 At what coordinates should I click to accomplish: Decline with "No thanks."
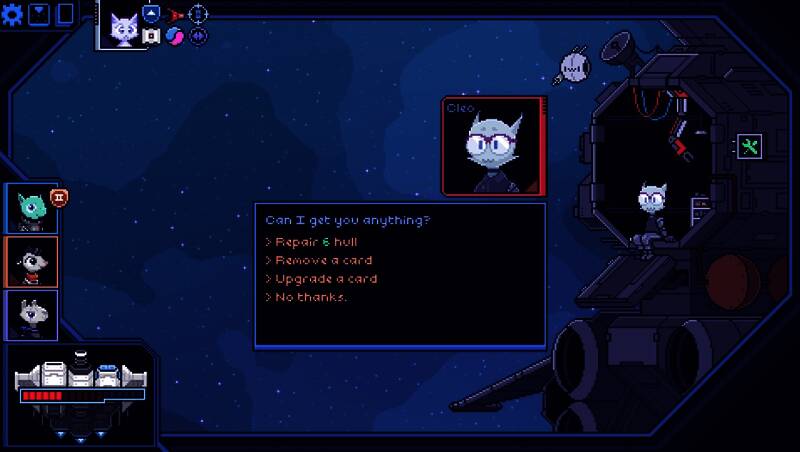pos(307,297)
